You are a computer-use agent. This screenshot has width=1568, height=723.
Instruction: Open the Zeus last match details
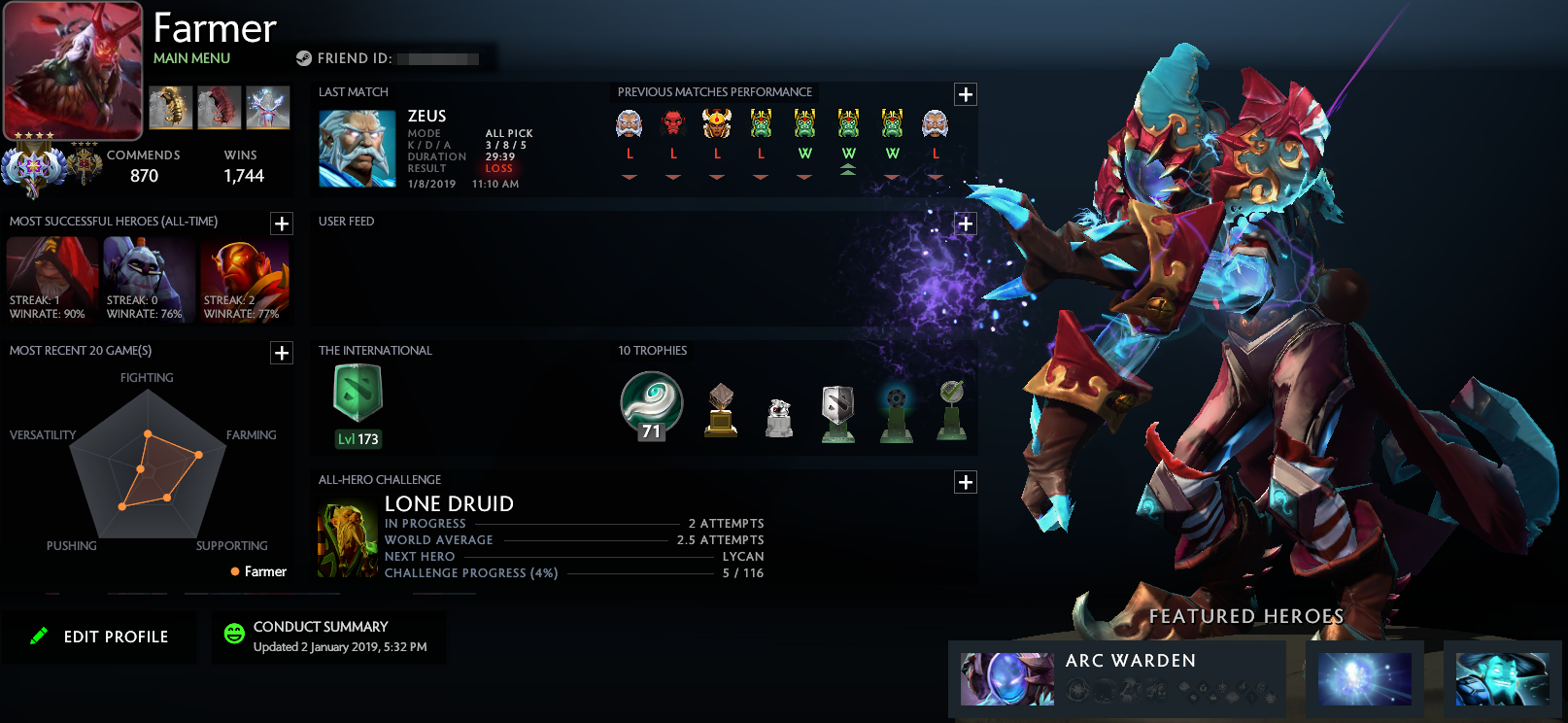tap(358, 149)
